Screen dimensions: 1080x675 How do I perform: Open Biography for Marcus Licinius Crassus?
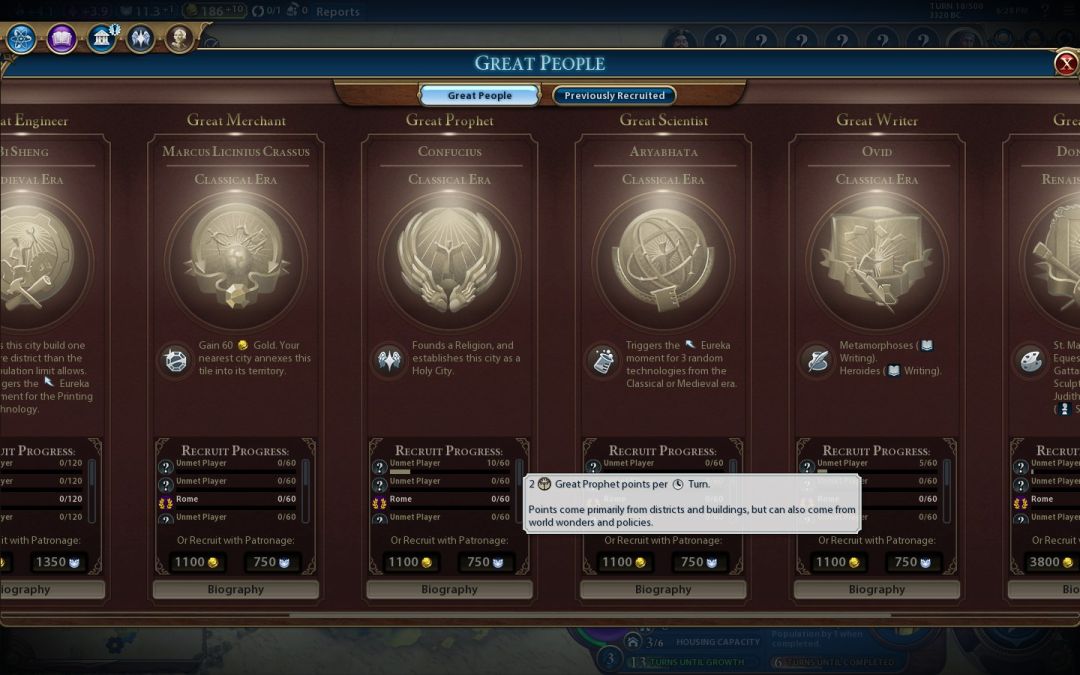click(x=236, y=590)
